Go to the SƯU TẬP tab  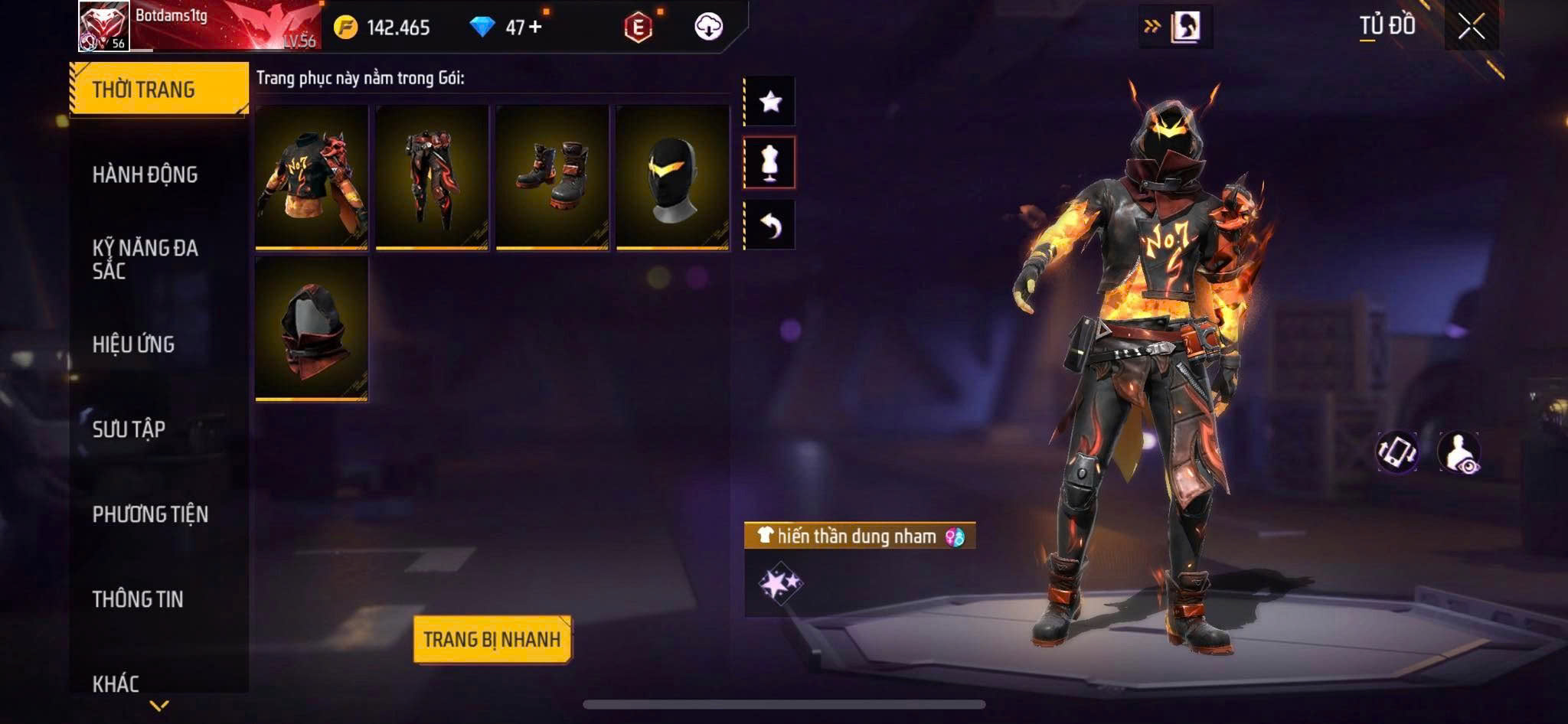click(129, 429)
